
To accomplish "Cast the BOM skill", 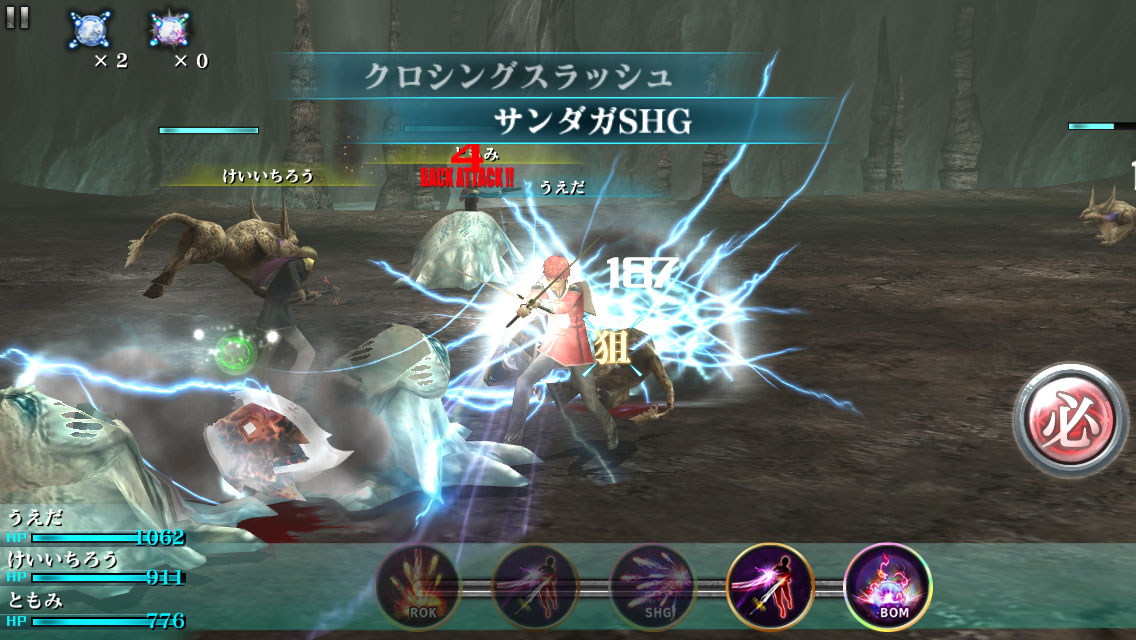I will (x=887, y=586).
